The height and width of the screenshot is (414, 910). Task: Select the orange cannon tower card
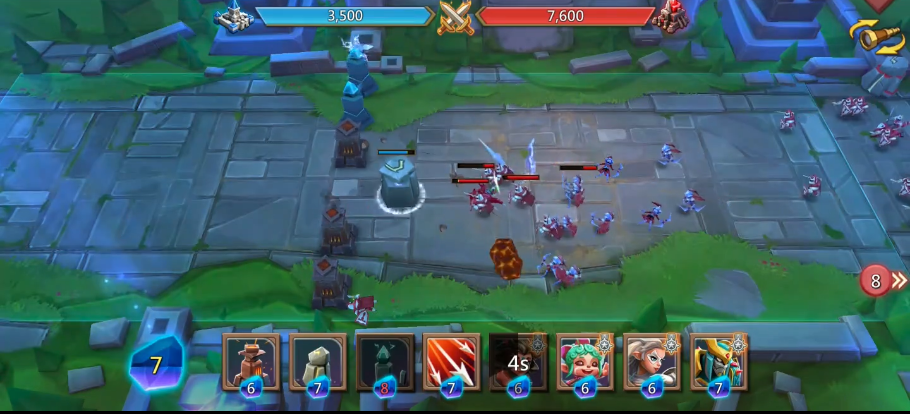[x=251, y=360]
